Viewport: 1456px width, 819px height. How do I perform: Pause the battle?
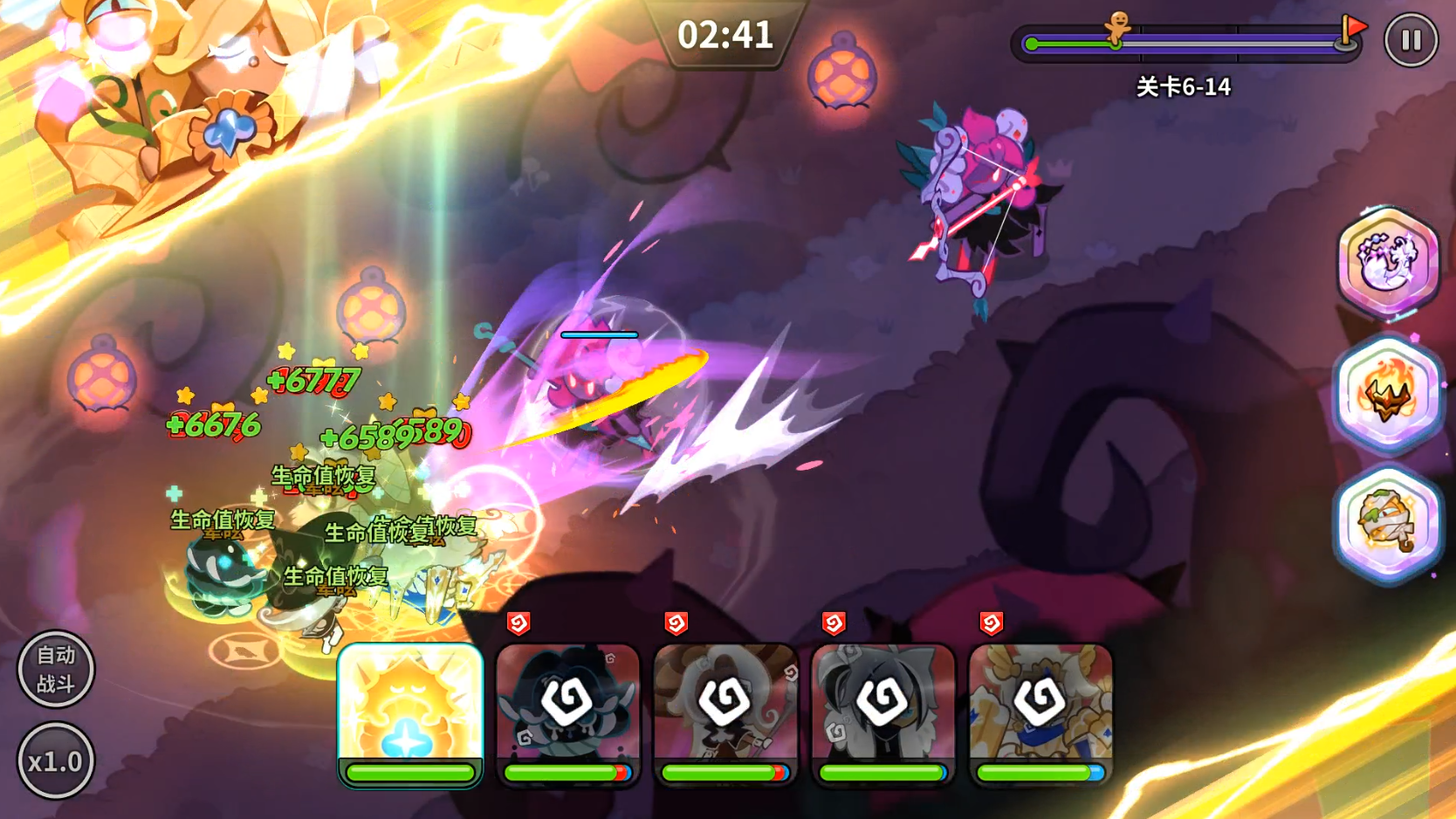click(x=1411, y=40)
